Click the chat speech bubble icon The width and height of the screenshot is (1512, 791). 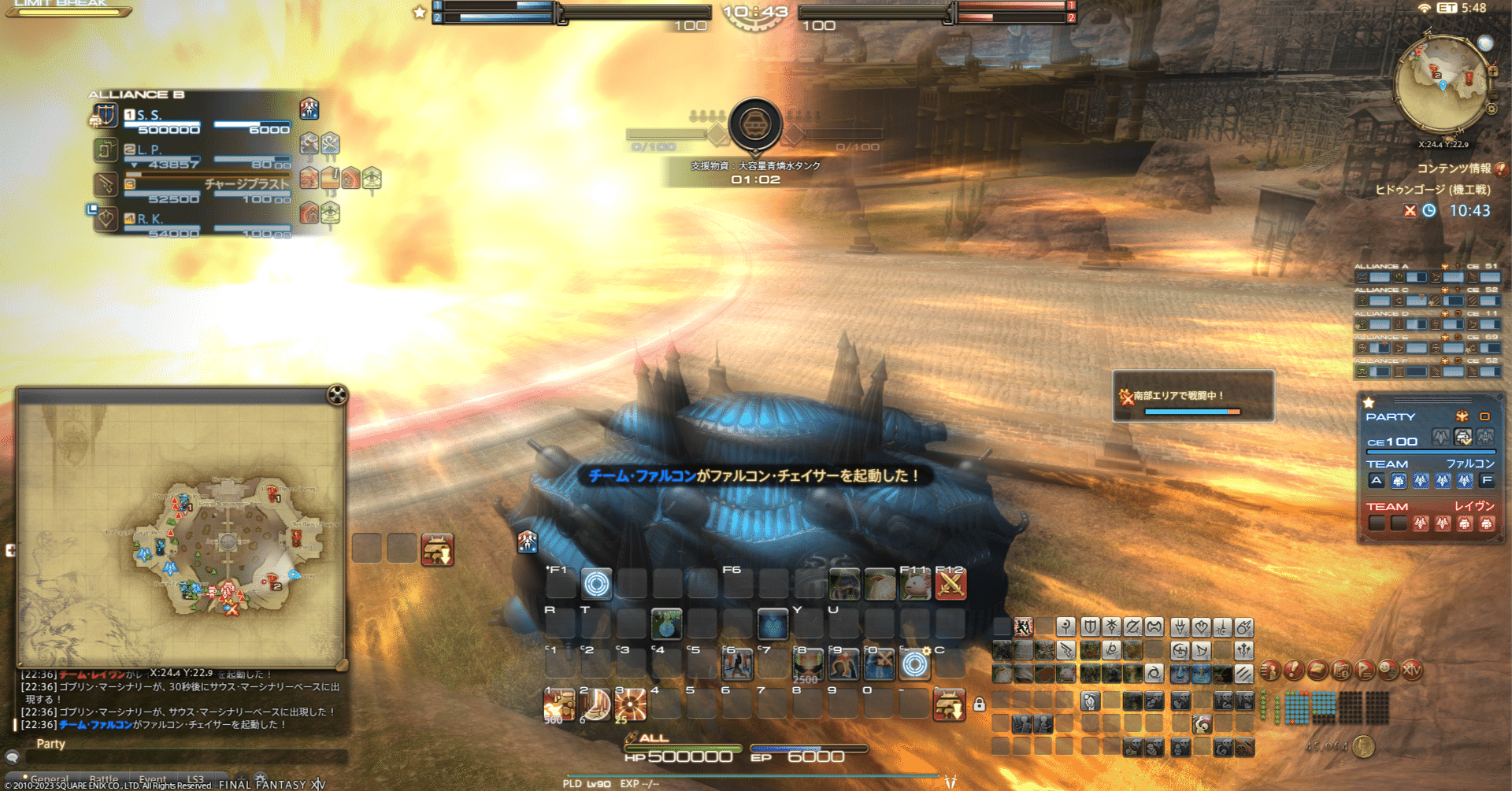pyautogui.click(x=12, y=757)
